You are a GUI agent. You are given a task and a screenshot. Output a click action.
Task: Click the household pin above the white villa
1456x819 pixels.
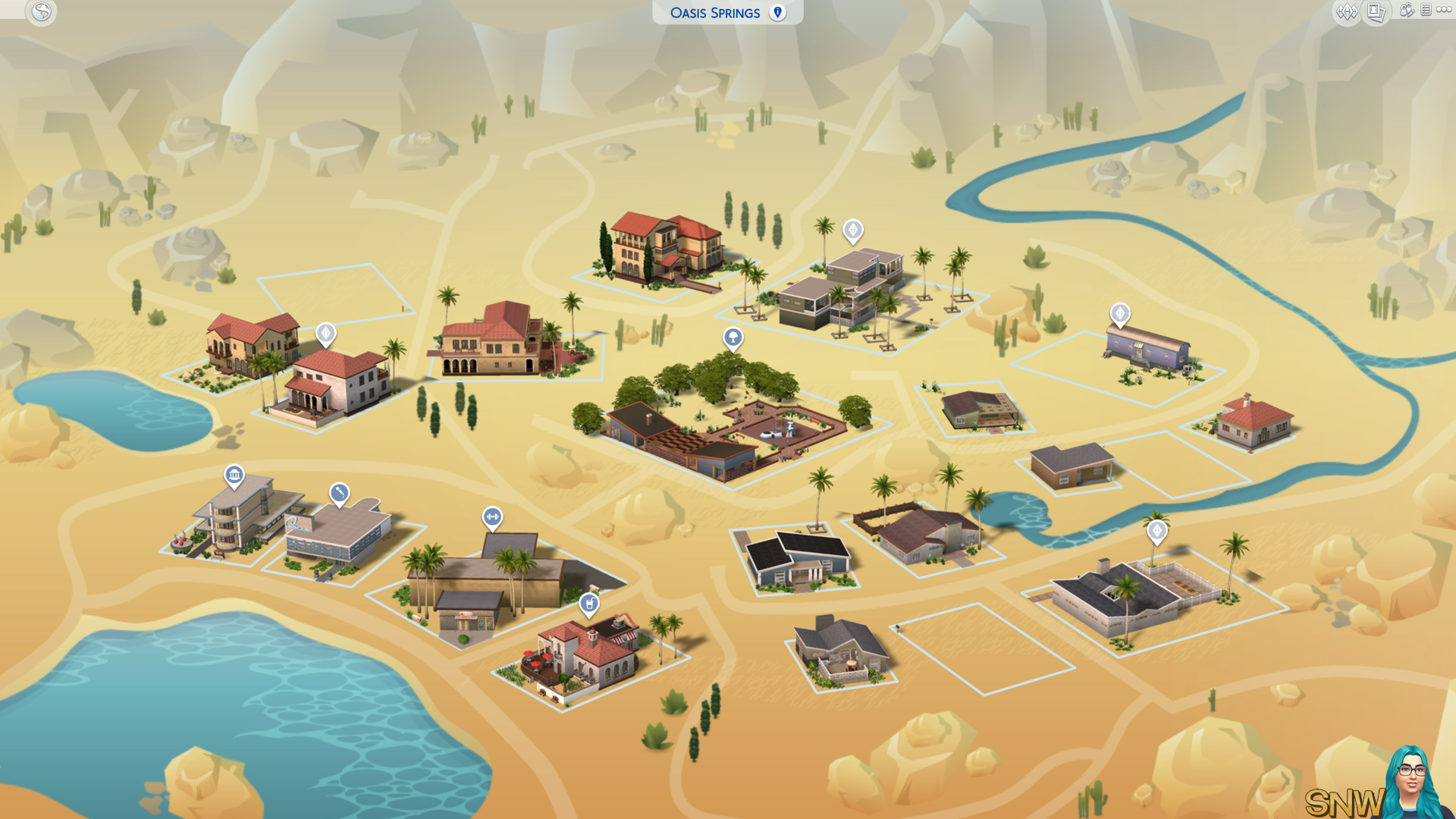tap(325, 334)
